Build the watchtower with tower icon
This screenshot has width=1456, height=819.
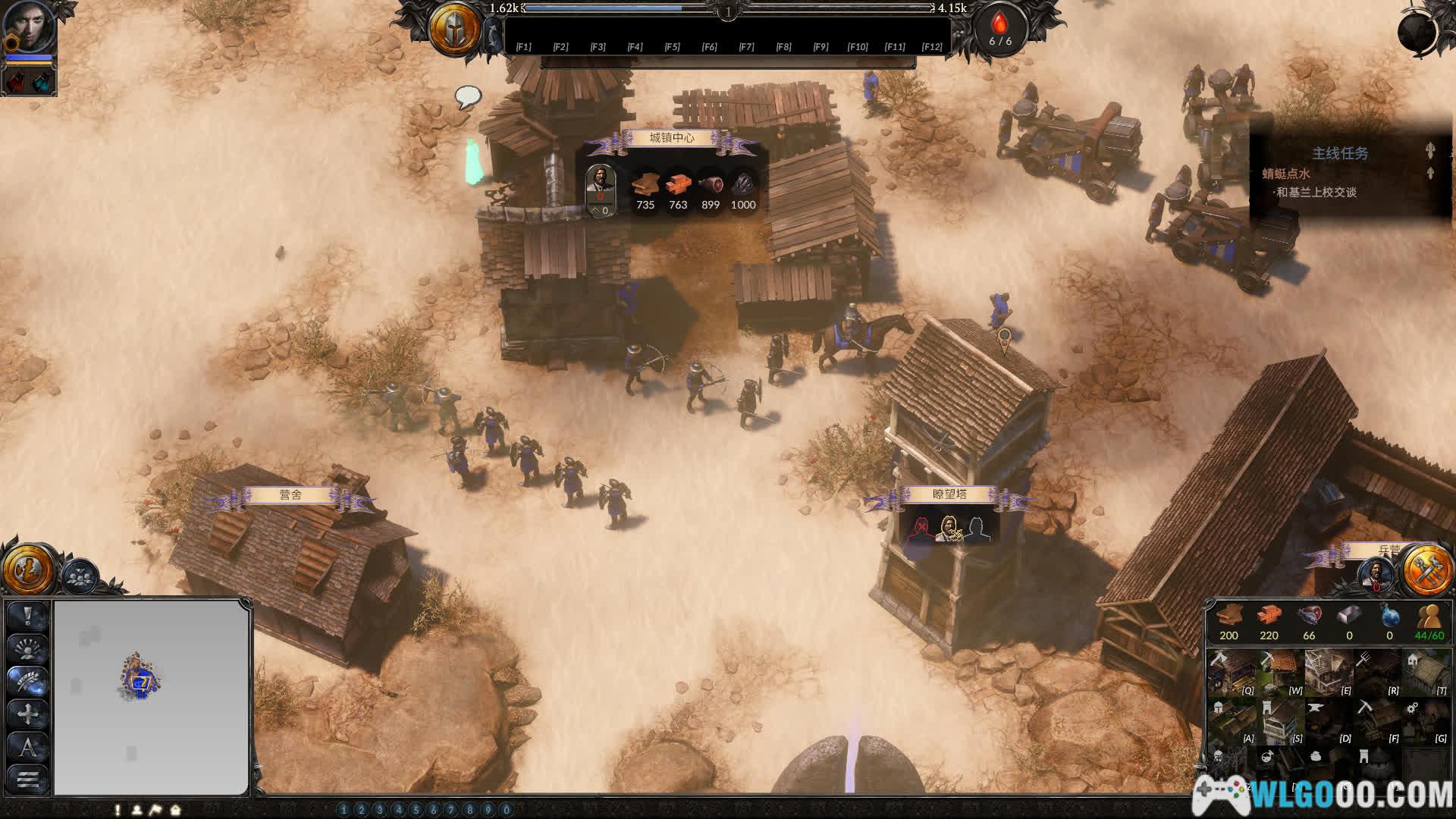click(x=1279, y=720)
